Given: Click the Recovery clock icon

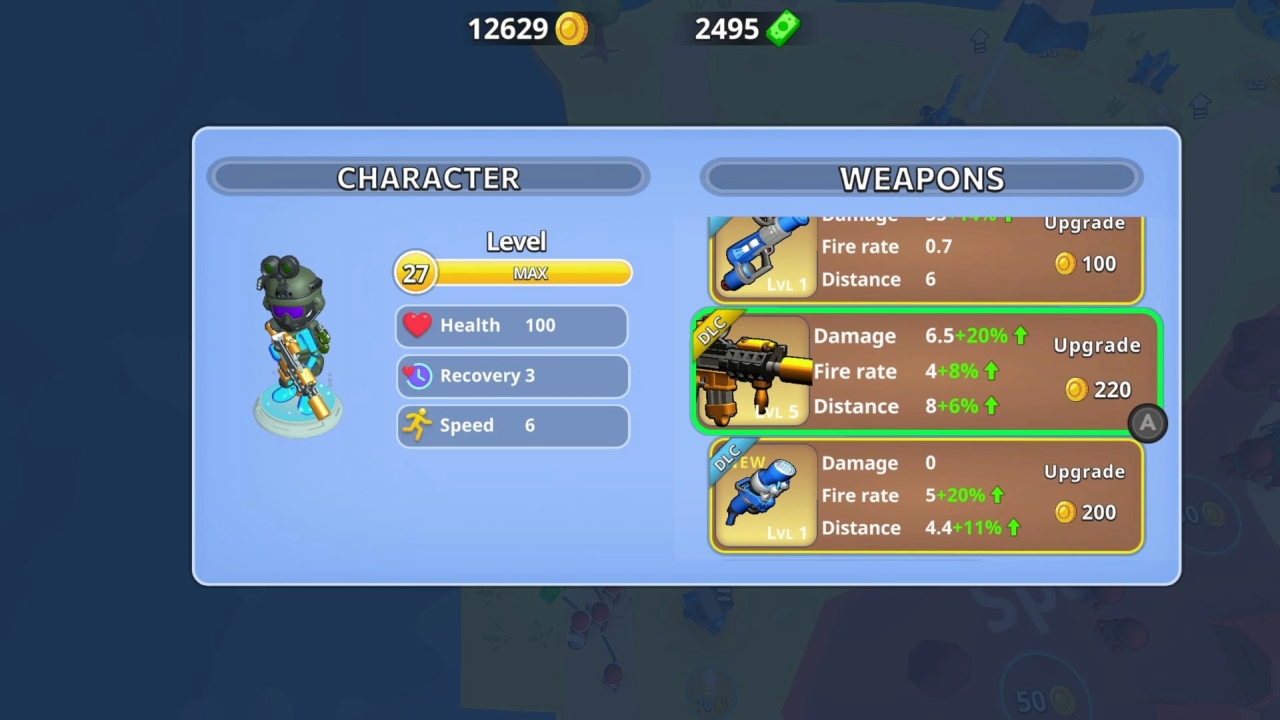Looking at the screenshot, I should tap(418, 375).
